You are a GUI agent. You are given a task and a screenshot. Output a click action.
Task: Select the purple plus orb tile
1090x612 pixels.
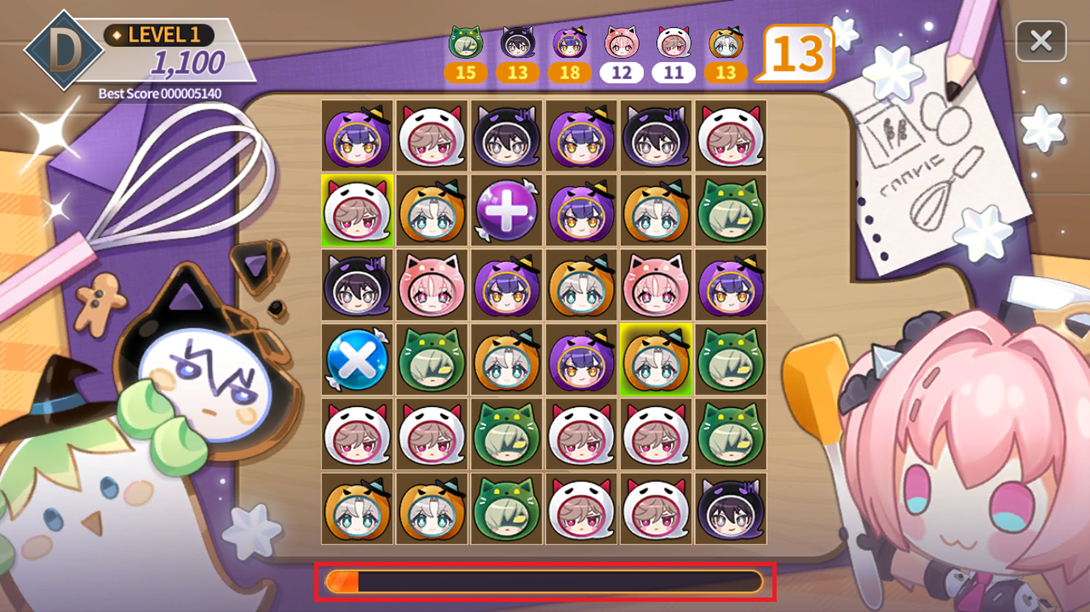coord(506,211)
